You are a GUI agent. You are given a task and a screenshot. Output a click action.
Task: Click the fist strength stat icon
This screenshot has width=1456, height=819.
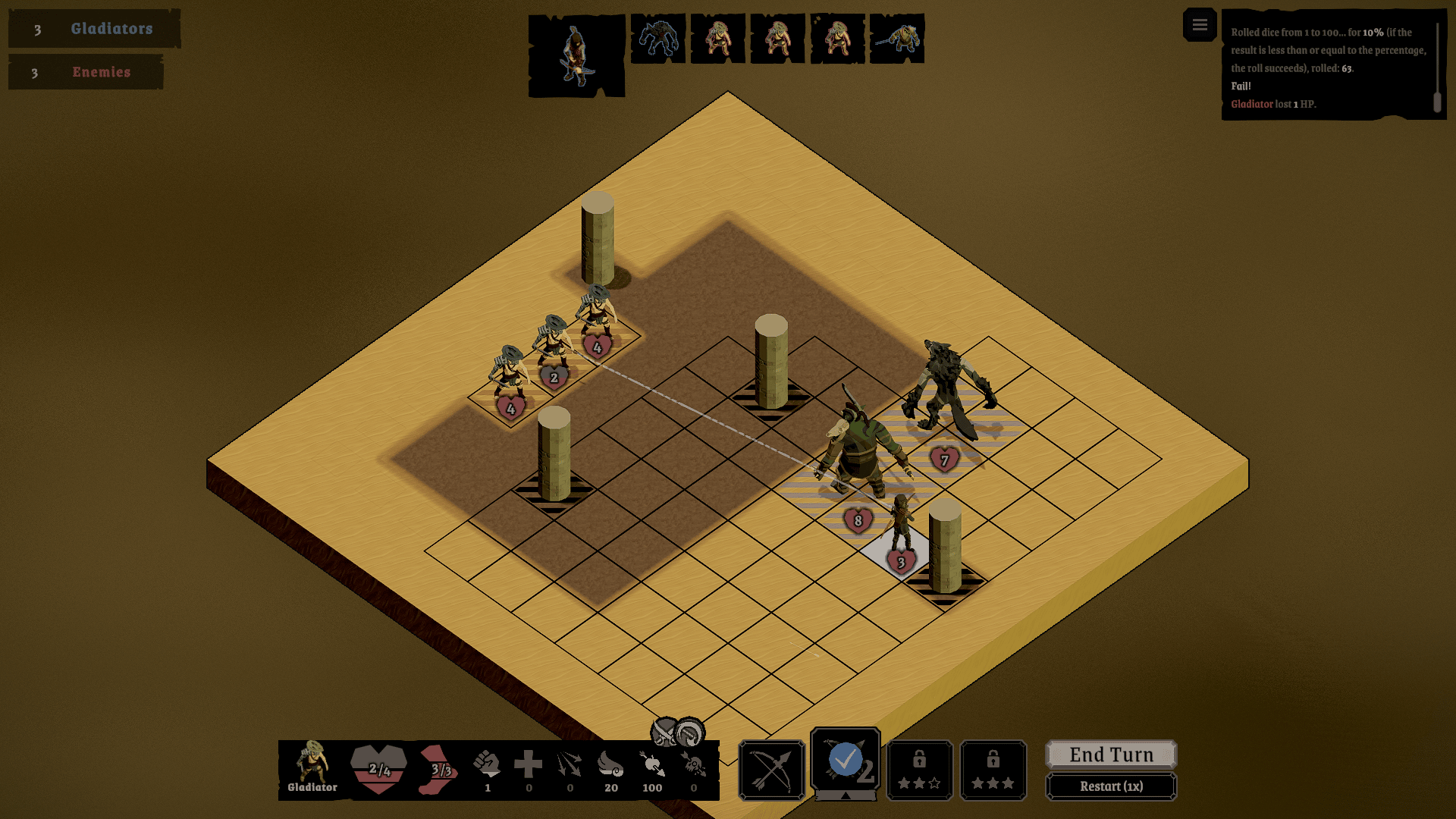coord(487,764)
